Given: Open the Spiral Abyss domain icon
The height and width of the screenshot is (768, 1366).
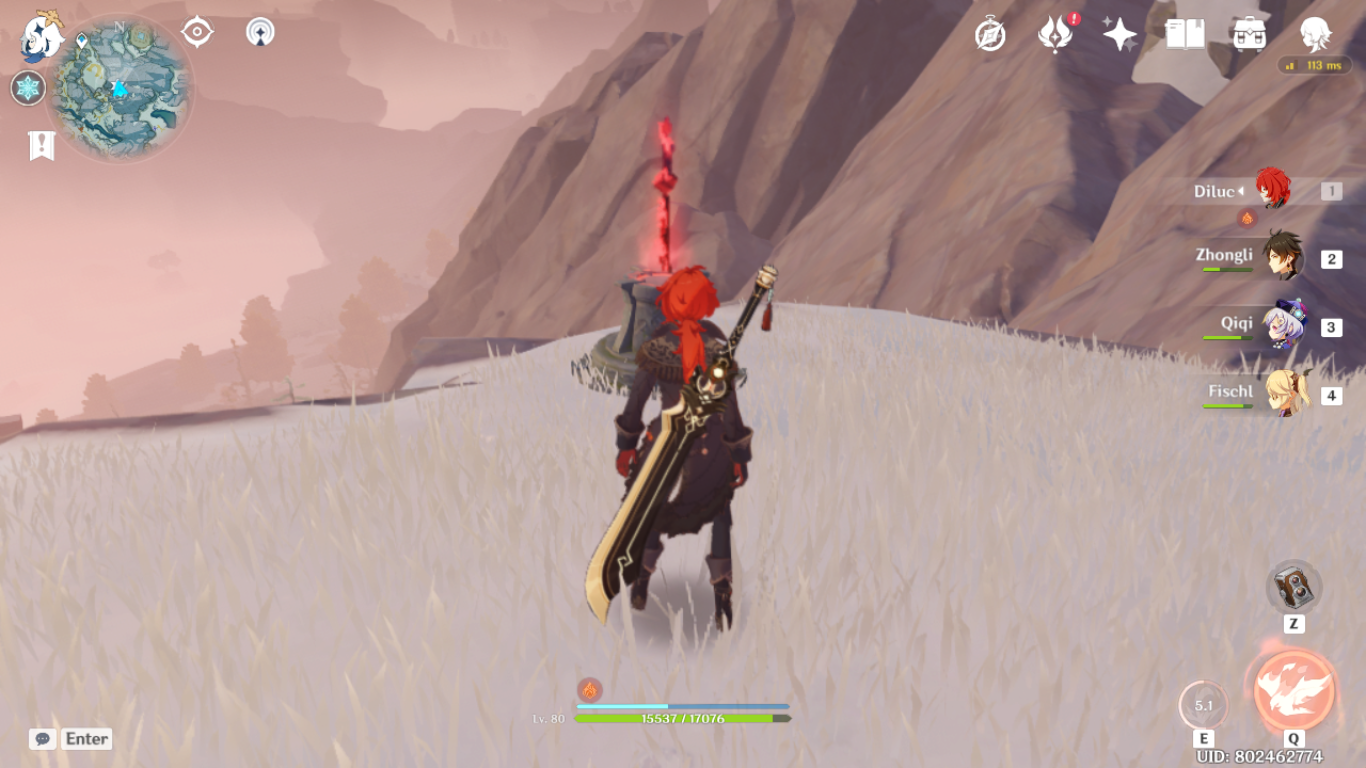Looking at the screenshot, I should (x=260, y=32).
